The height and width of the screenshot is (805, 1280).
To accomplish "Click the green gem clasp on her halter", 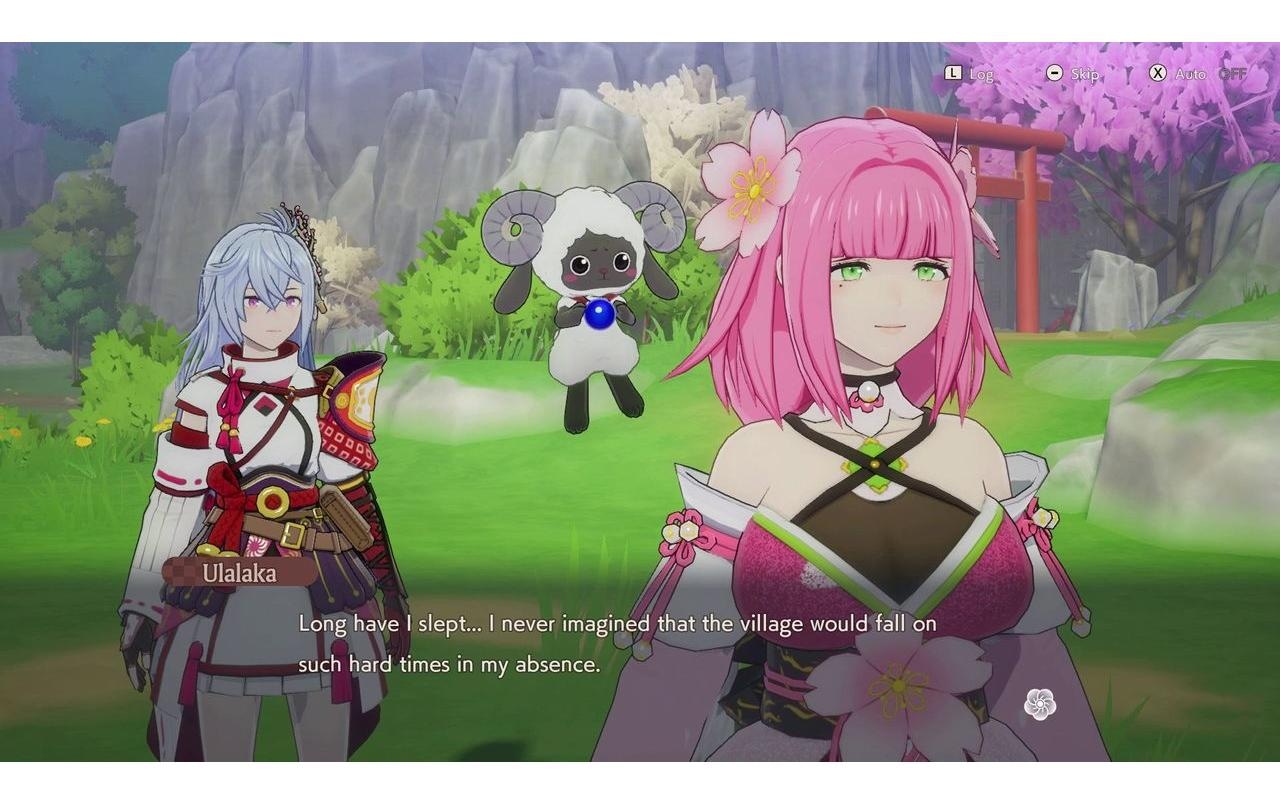I will pyautogui.click(x=877, y=465).
